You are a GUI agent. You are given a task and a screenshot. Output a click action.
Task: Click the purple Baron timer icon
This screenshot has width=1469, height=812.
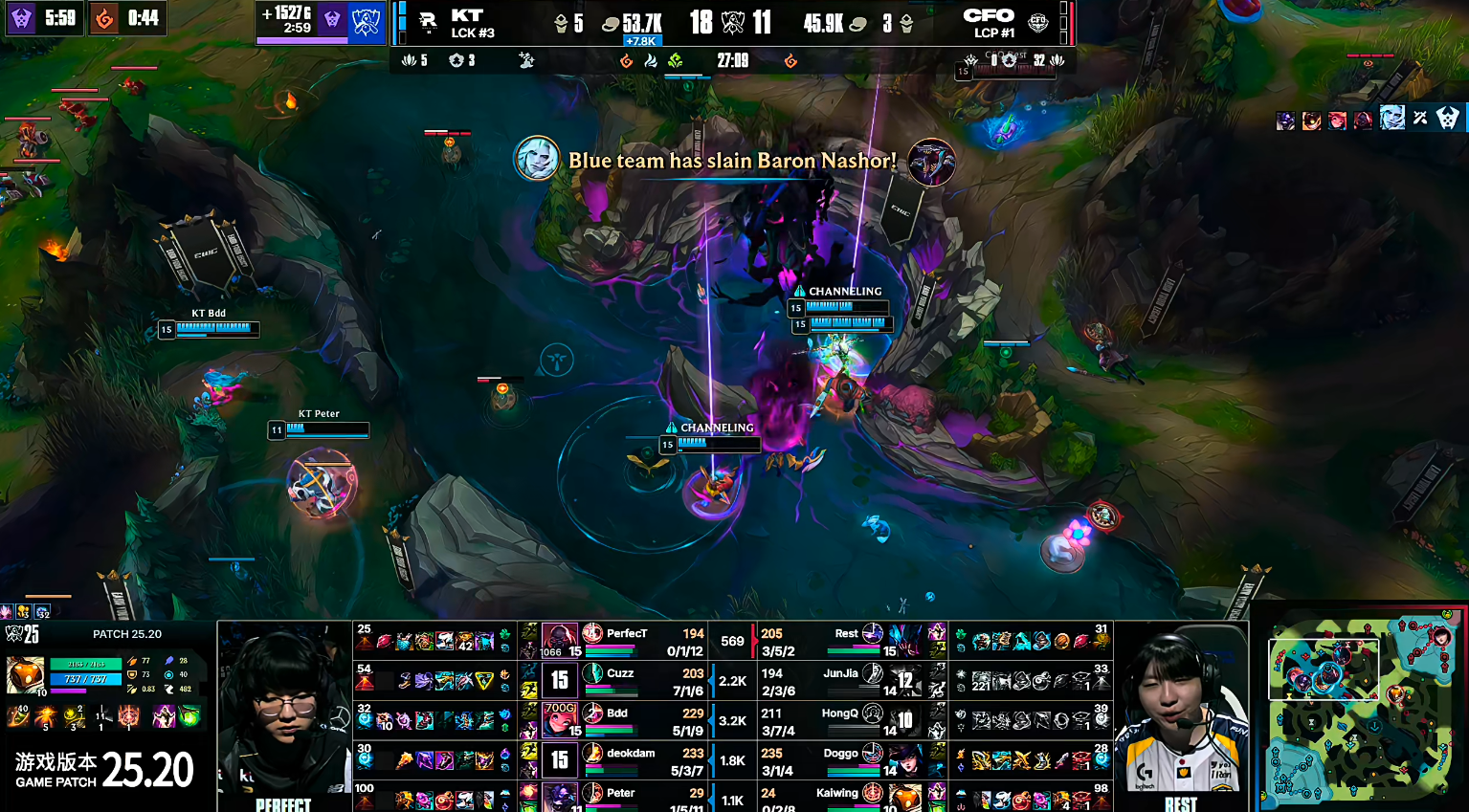pyautogui.click(x=21, y=18)
